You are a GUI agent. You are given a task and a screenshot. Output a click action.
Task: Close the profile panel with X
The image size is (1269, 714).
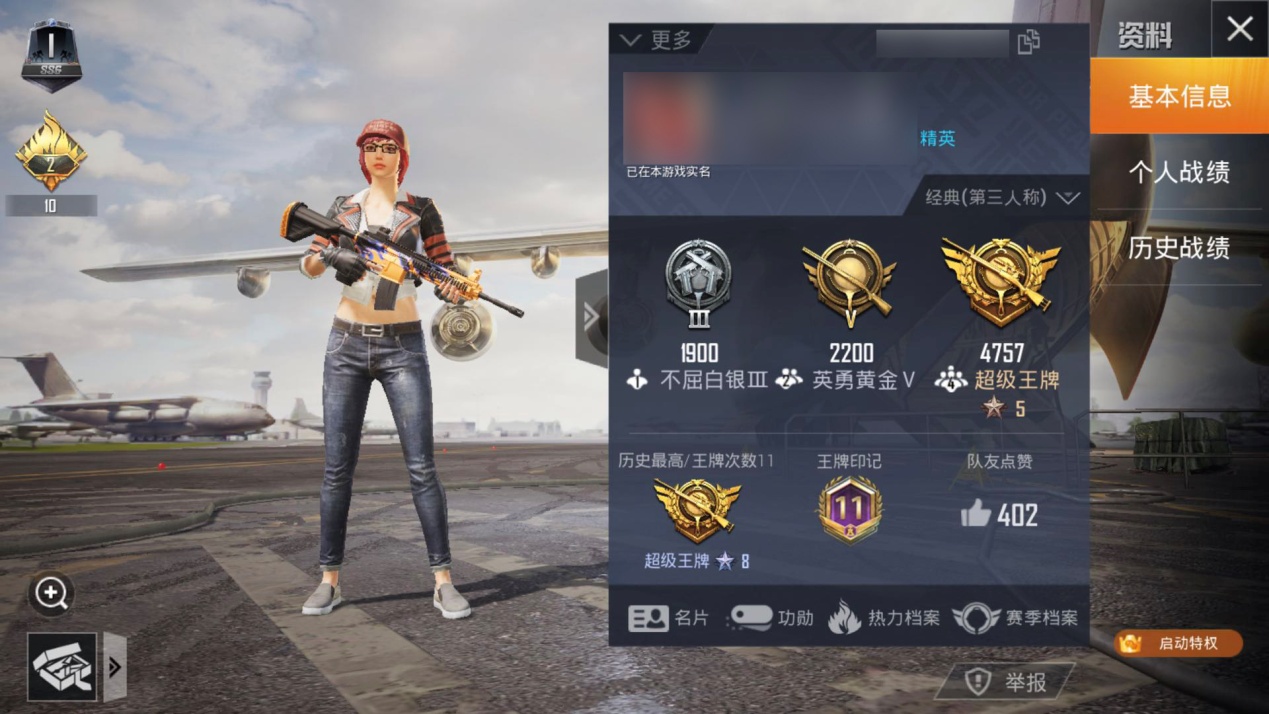pos(1239,29)
